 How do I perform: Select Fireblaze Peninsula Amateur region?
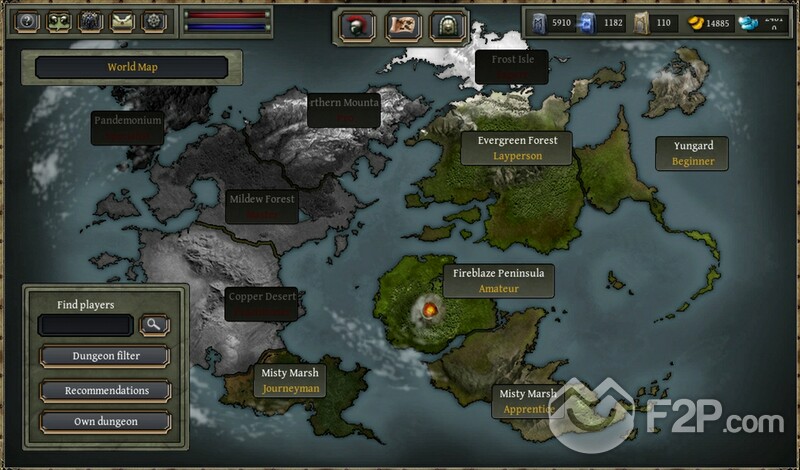click(497, 279)
